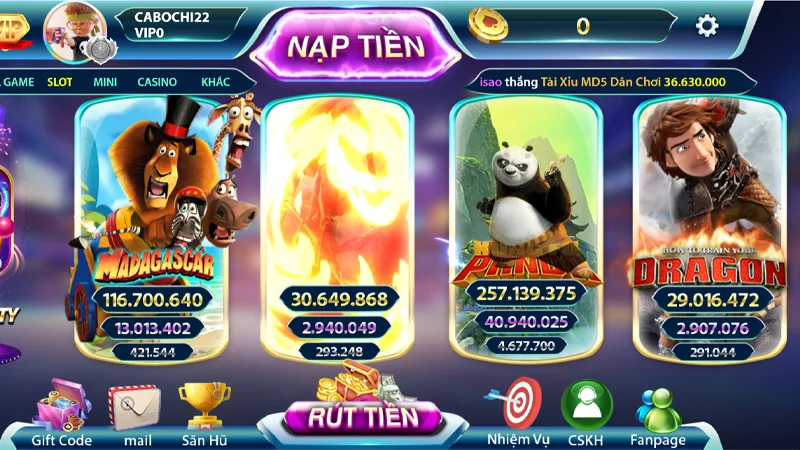The height and width of the screenshot is (450, 800).
Task: Switch to the GAME tab
Action: (x=19, y=82)
